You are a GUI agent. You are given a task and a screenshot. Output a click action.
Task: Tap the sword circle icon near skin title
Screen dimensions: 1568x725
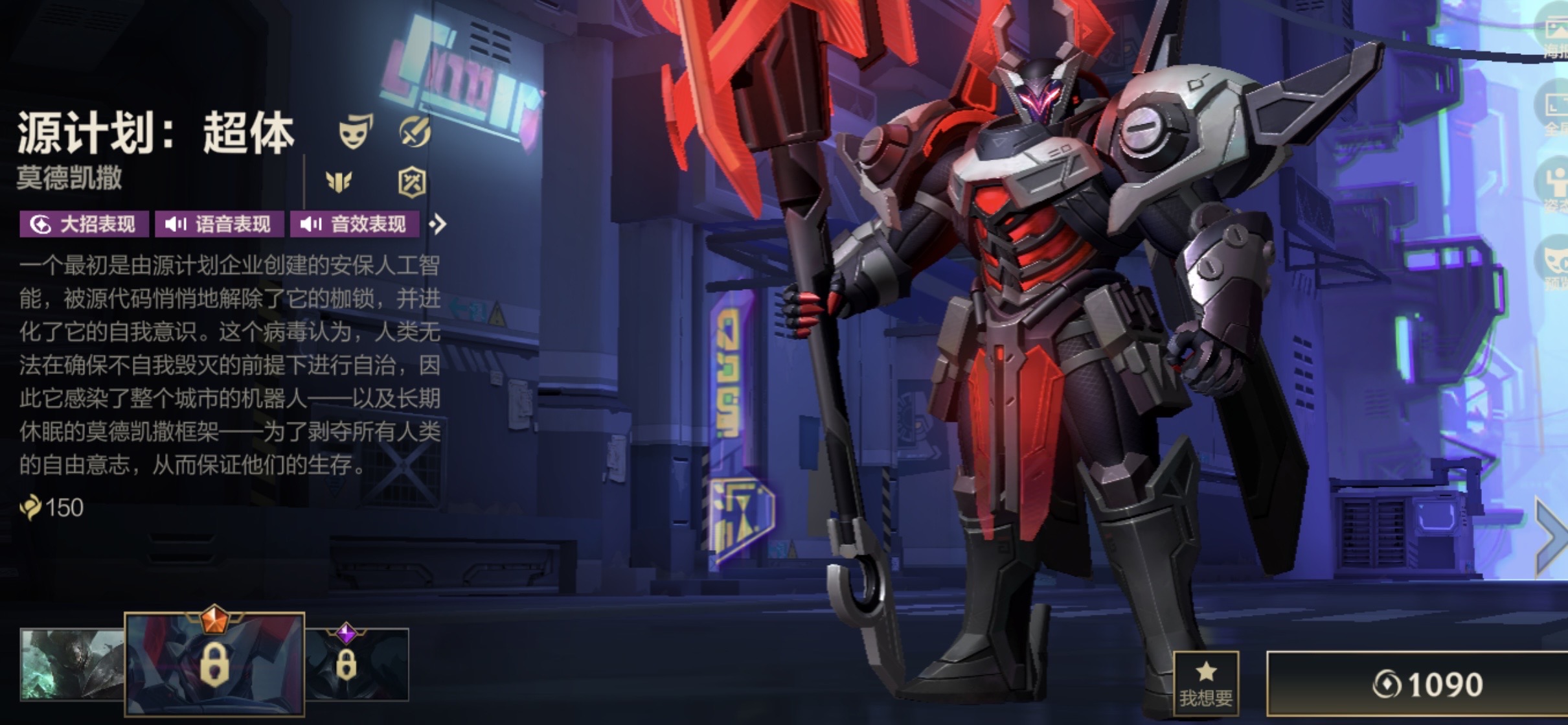pos(414,131)
